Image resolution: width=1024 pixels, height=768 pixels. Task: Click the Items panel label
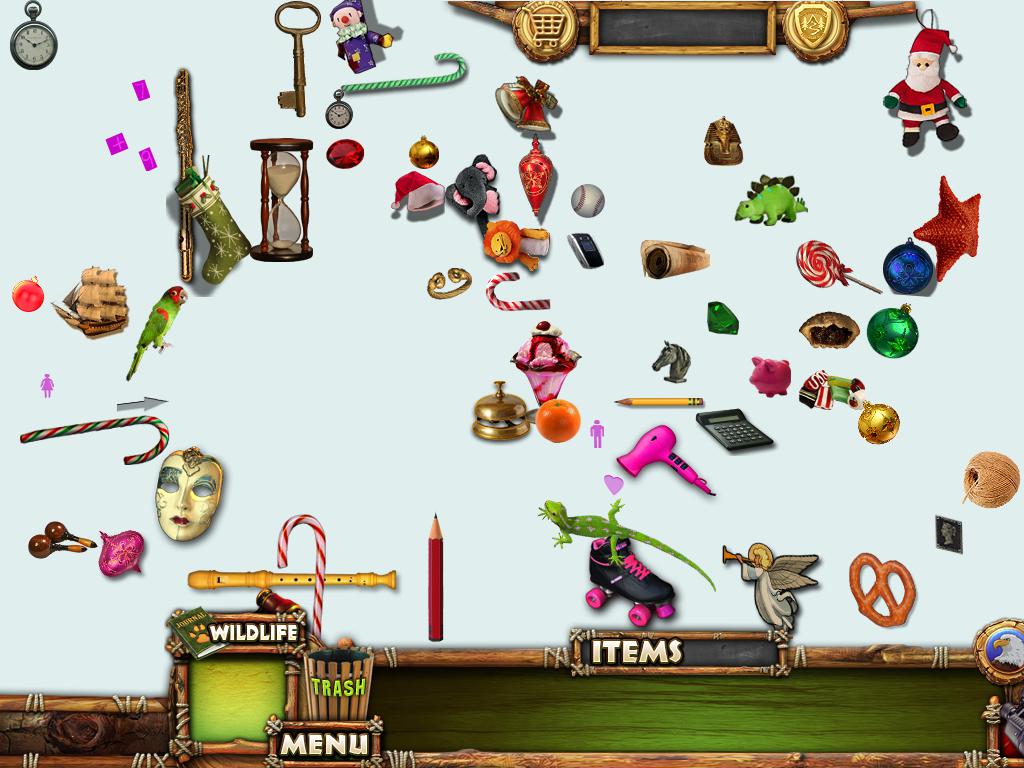636,652
